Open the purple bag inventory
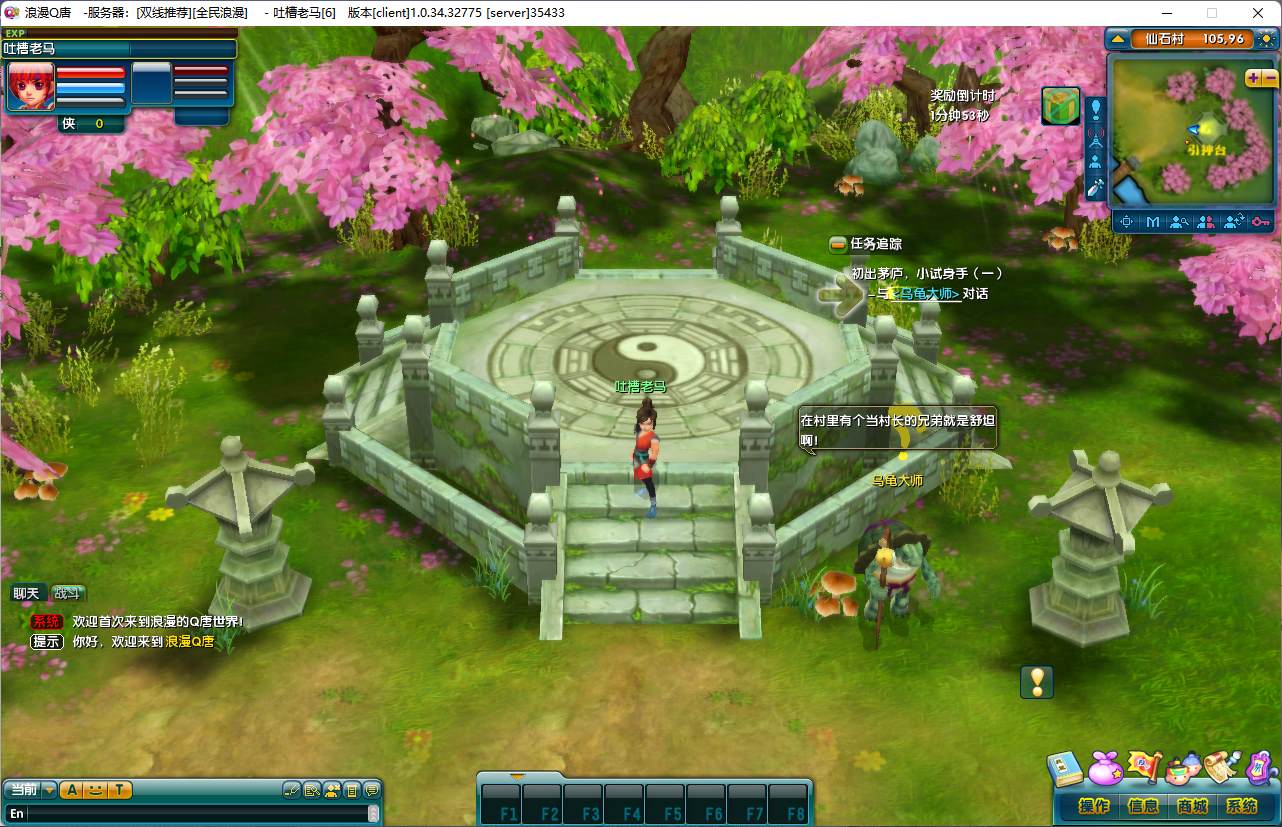 click(x=1106, y=769)
